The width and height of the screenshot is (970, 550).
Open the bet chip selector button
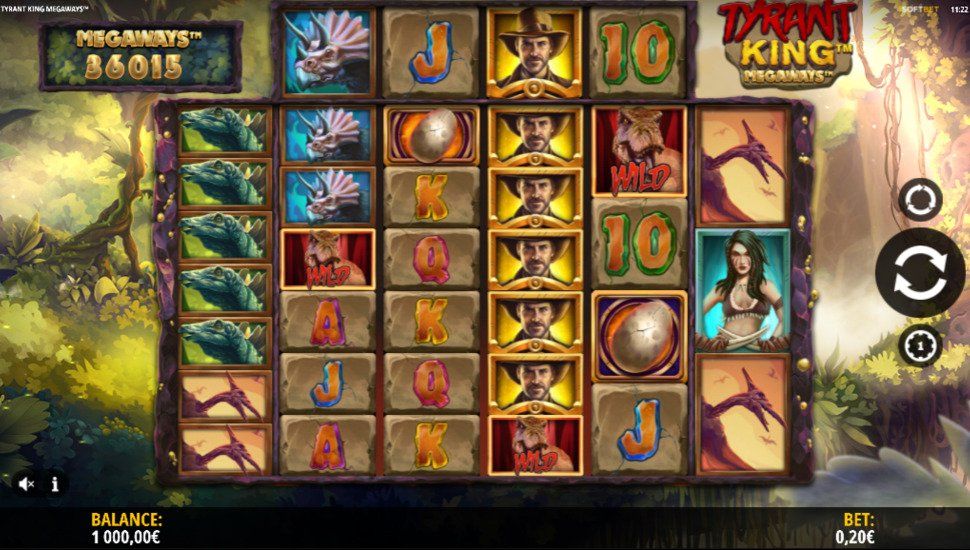tap(919, 345)
